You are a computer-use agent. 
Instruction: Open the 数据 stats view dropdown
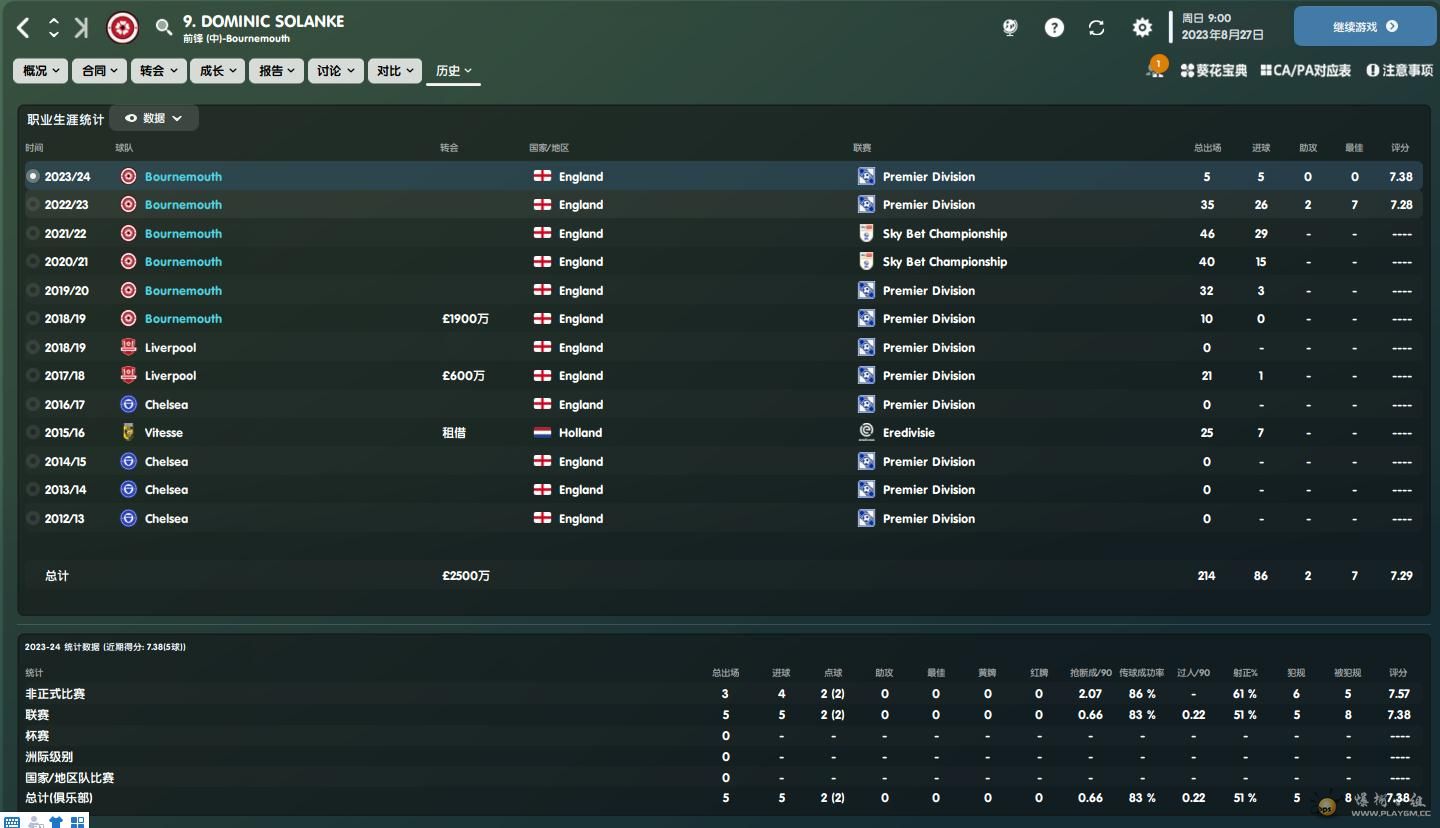[154, 118]
